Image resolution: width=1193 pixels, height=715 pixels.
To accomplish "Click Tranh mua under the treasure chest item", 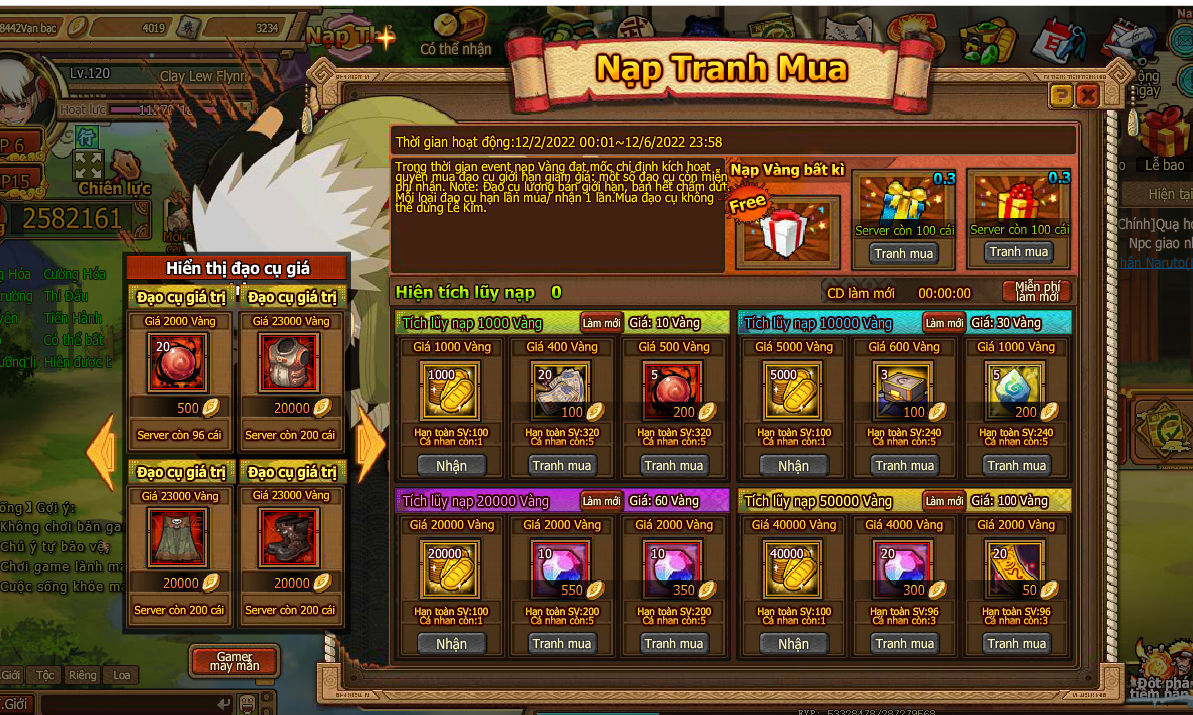I will point(905,465).
